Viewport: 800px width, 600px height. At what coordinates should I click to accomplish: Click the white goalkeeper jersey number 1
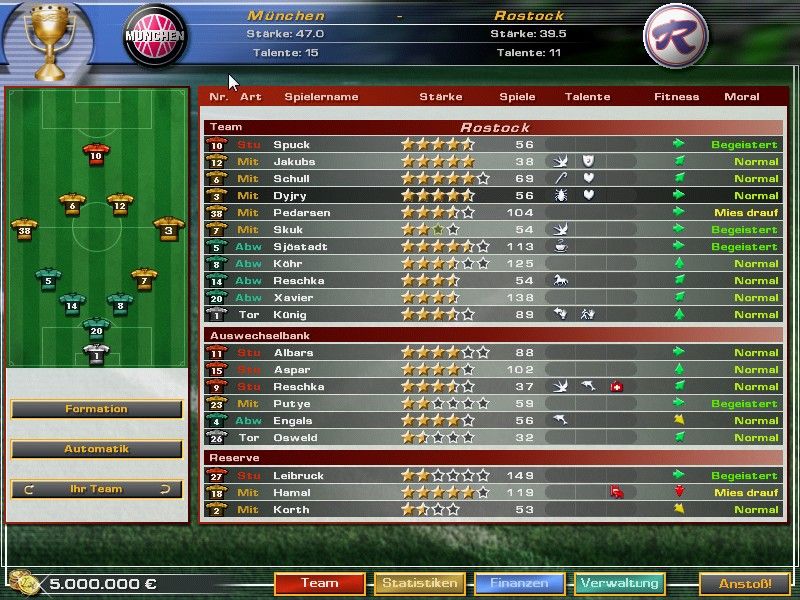[97, 354]
